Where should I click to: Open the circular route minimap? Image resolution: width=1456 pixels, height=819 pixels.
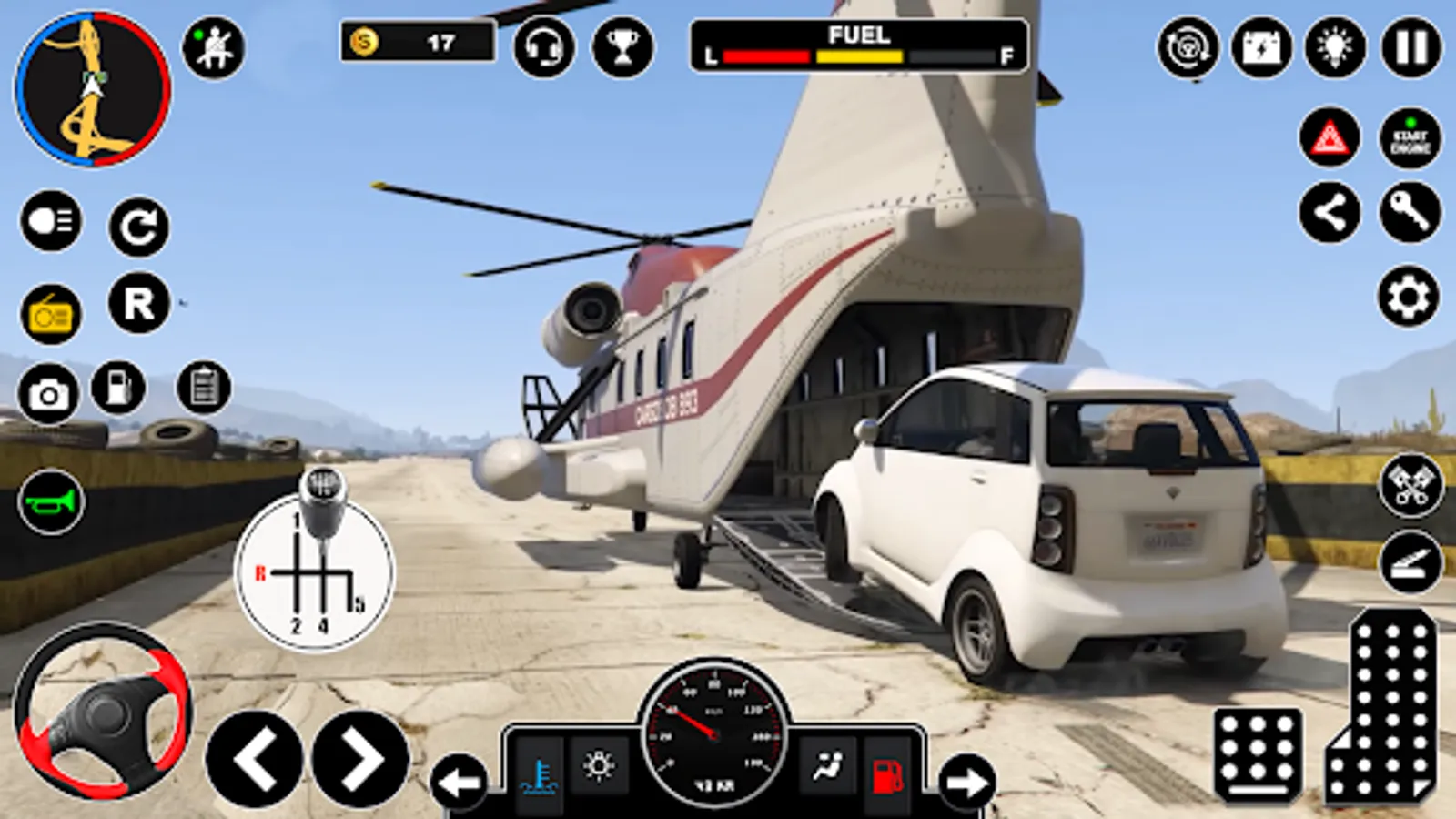(92, 89)
